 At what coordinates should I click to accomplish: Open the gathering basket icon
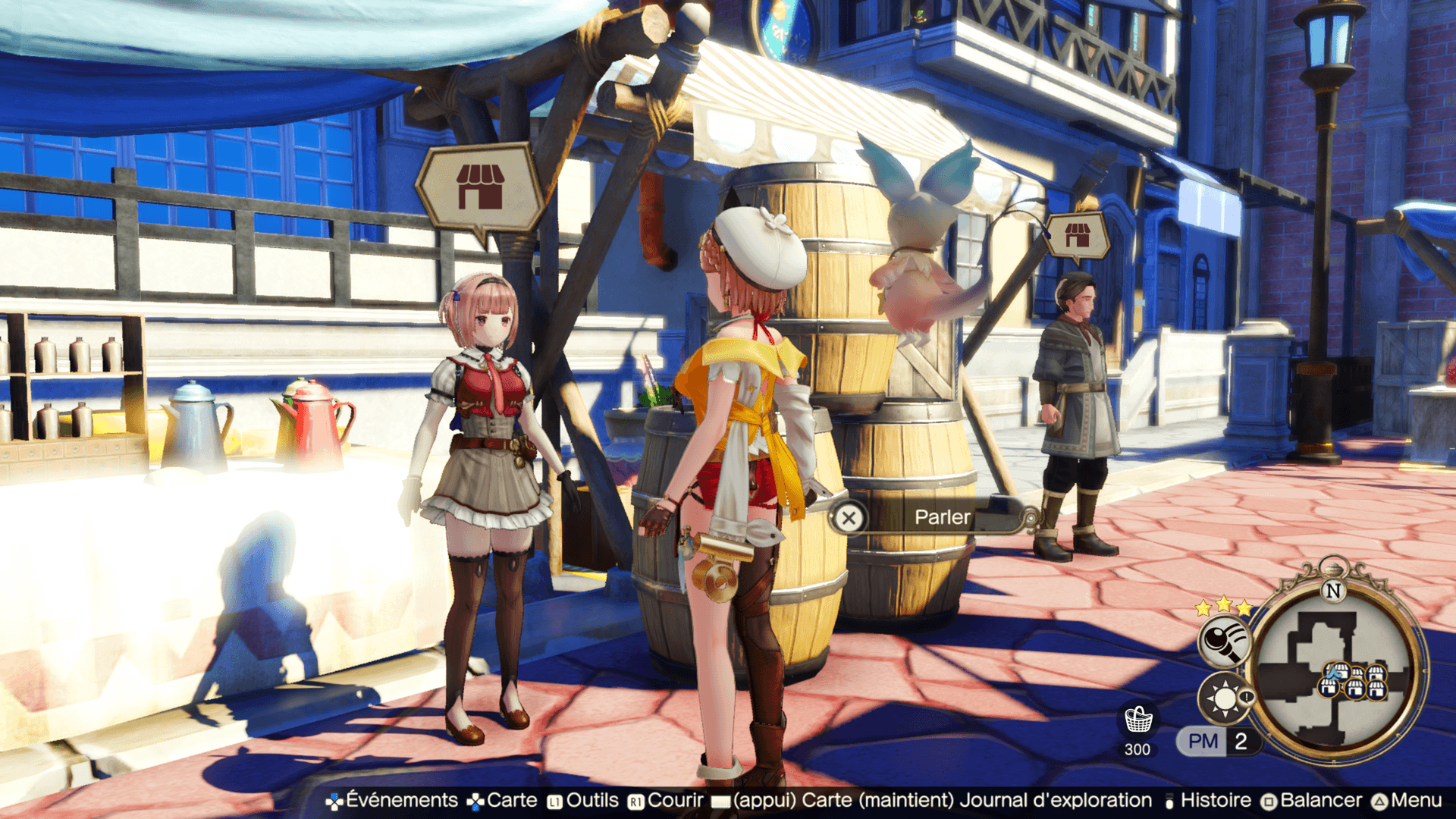(1137, 720)
